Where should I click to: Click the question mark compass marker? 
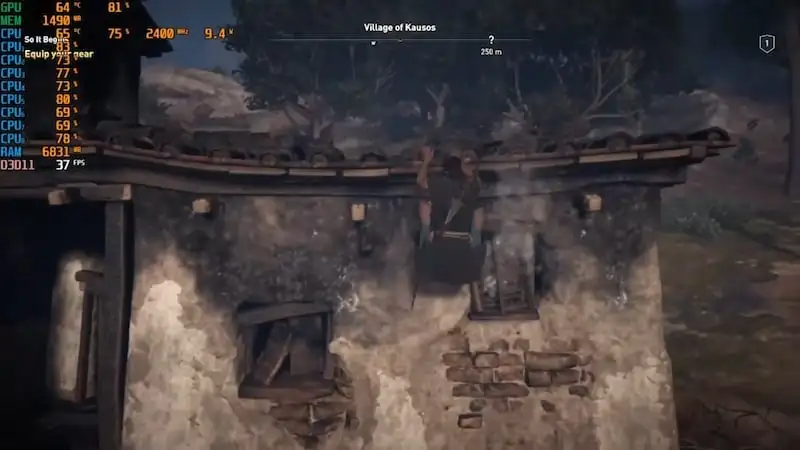coord(491,40)
